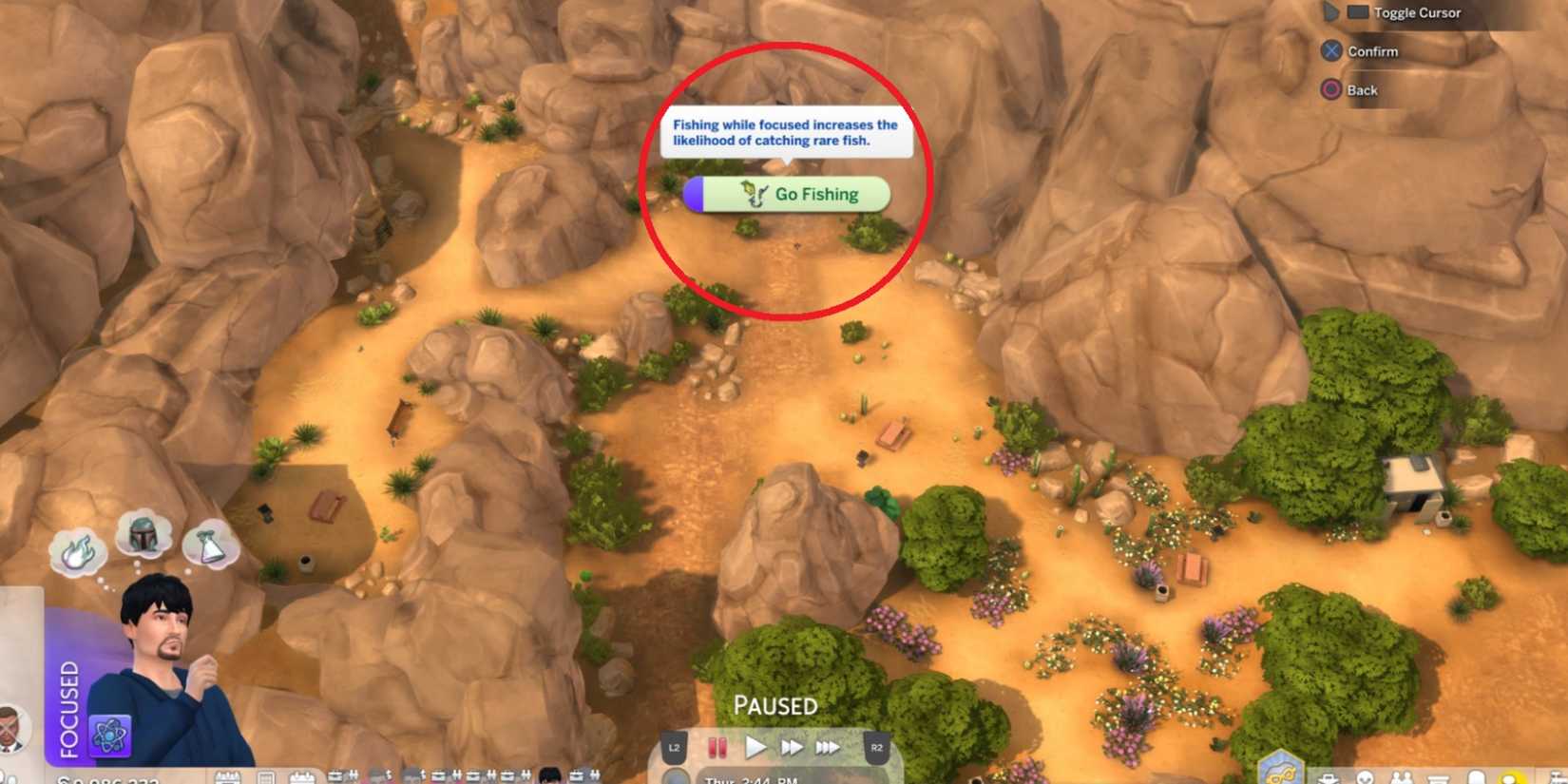
Task: Click the household funds display
Action: tap(105, 777)
